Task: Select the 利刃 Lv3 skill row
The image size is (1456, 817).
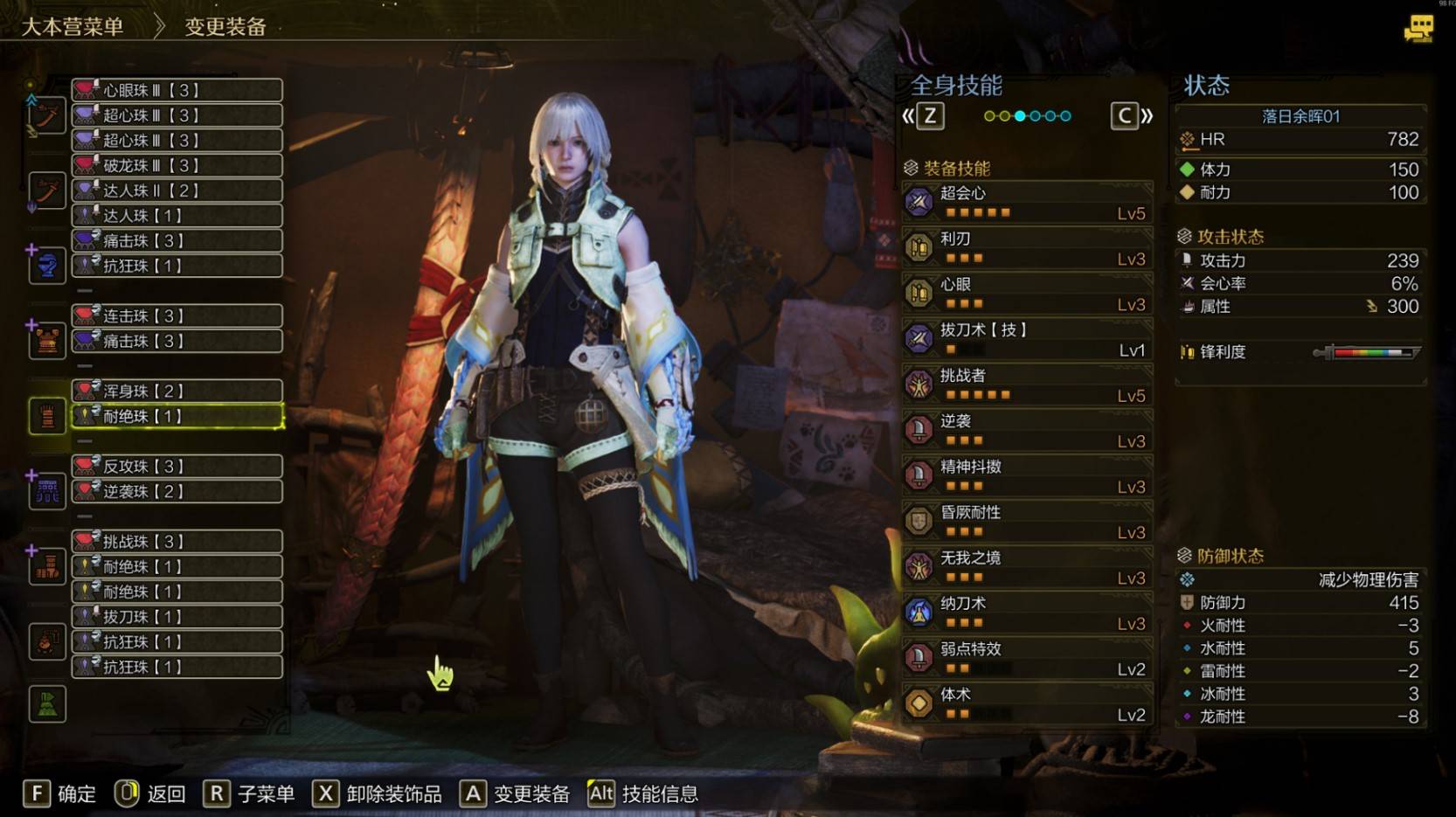Action: [x=1027, y=247]
